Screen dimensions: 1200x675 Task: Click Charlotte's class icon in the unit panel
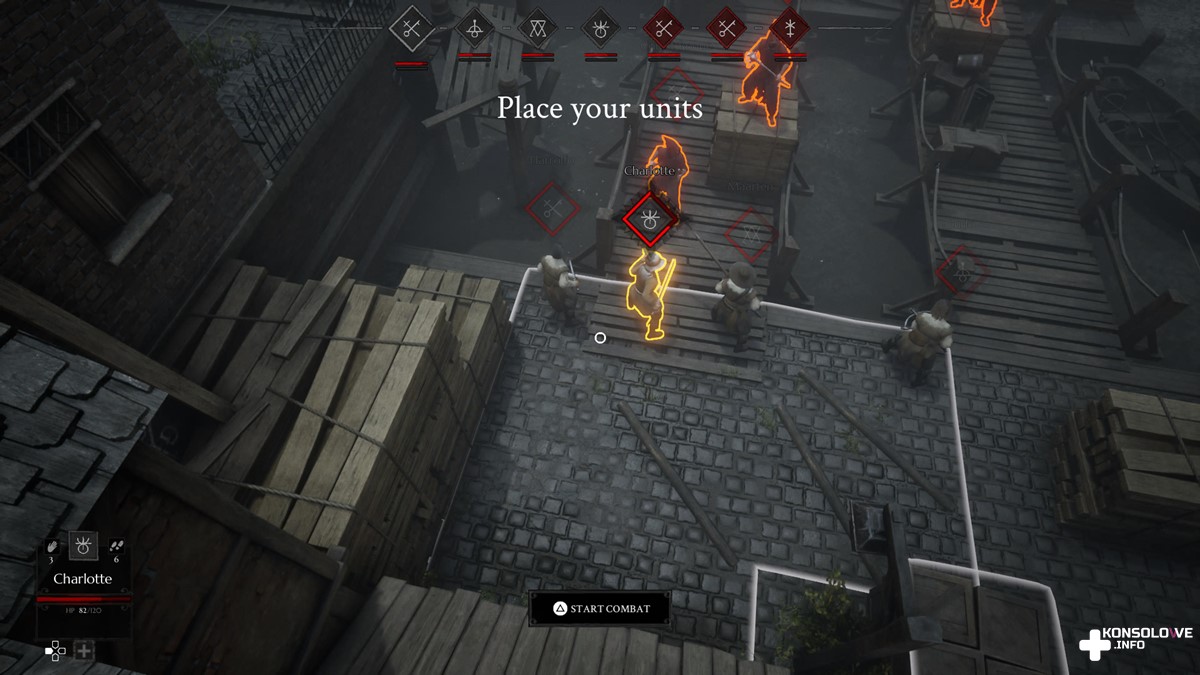coord(82,546)
